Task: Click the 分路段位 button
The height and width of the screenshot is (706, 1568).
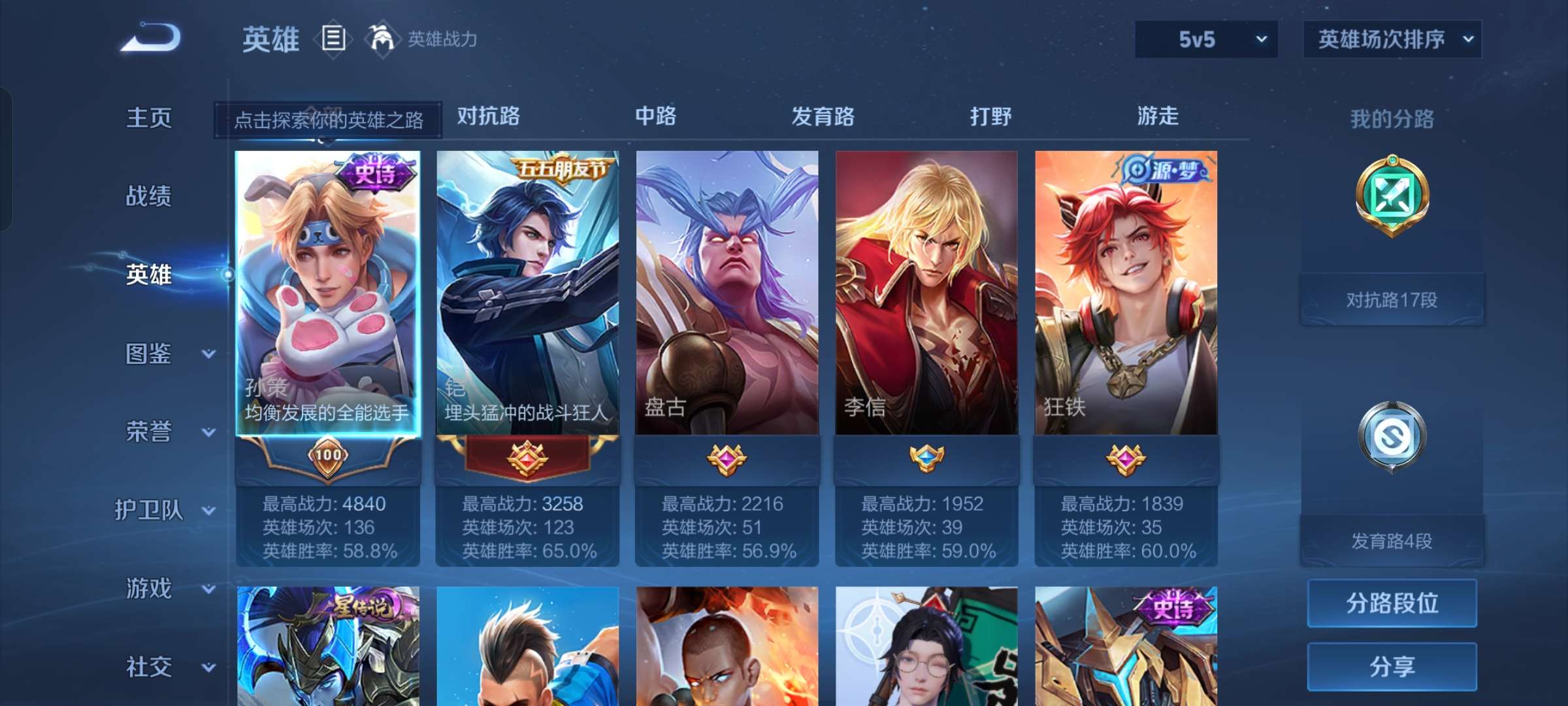Action: tap(1392, 604)
